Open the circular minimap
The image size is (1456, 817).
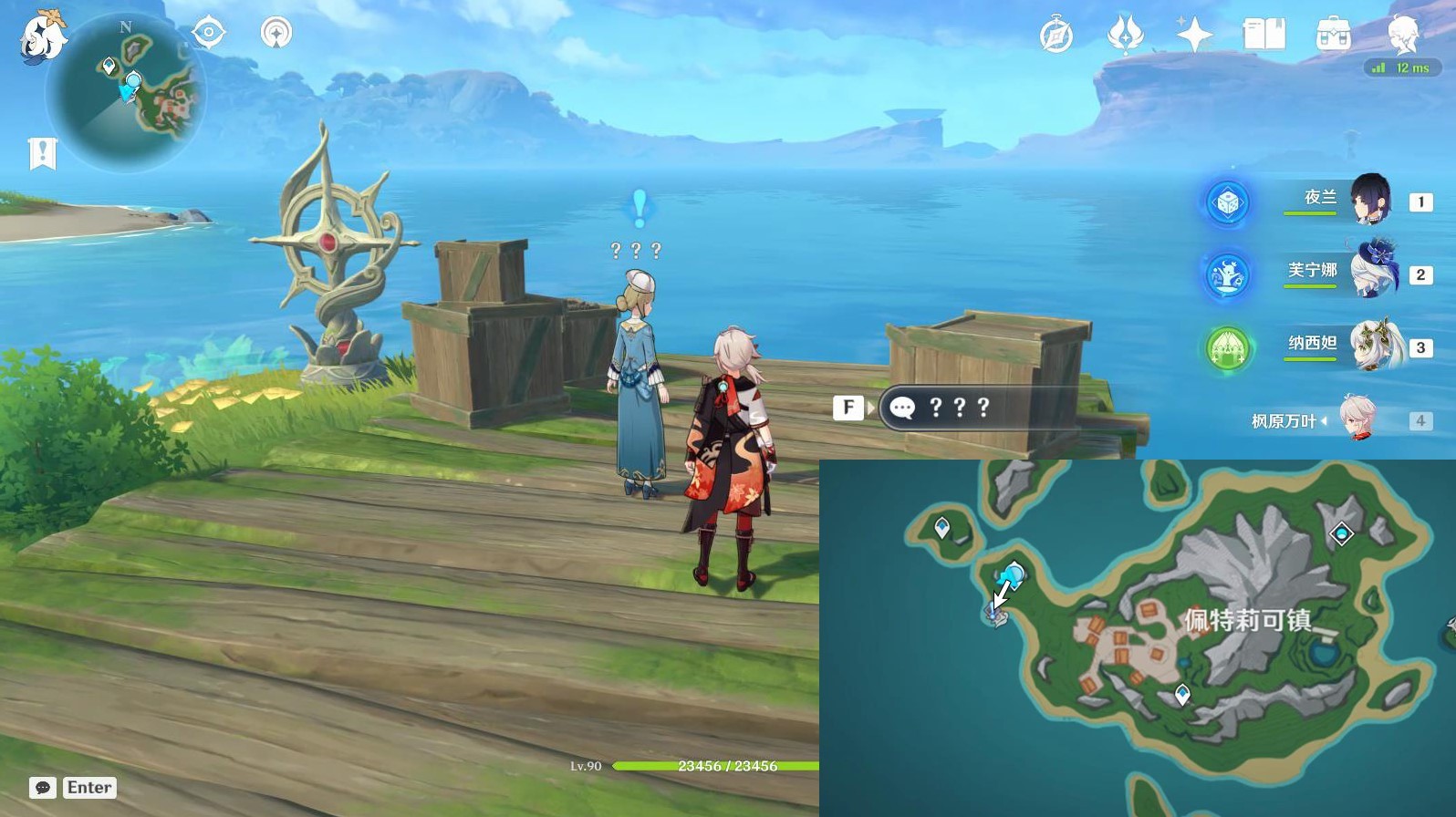click(126, 92)
